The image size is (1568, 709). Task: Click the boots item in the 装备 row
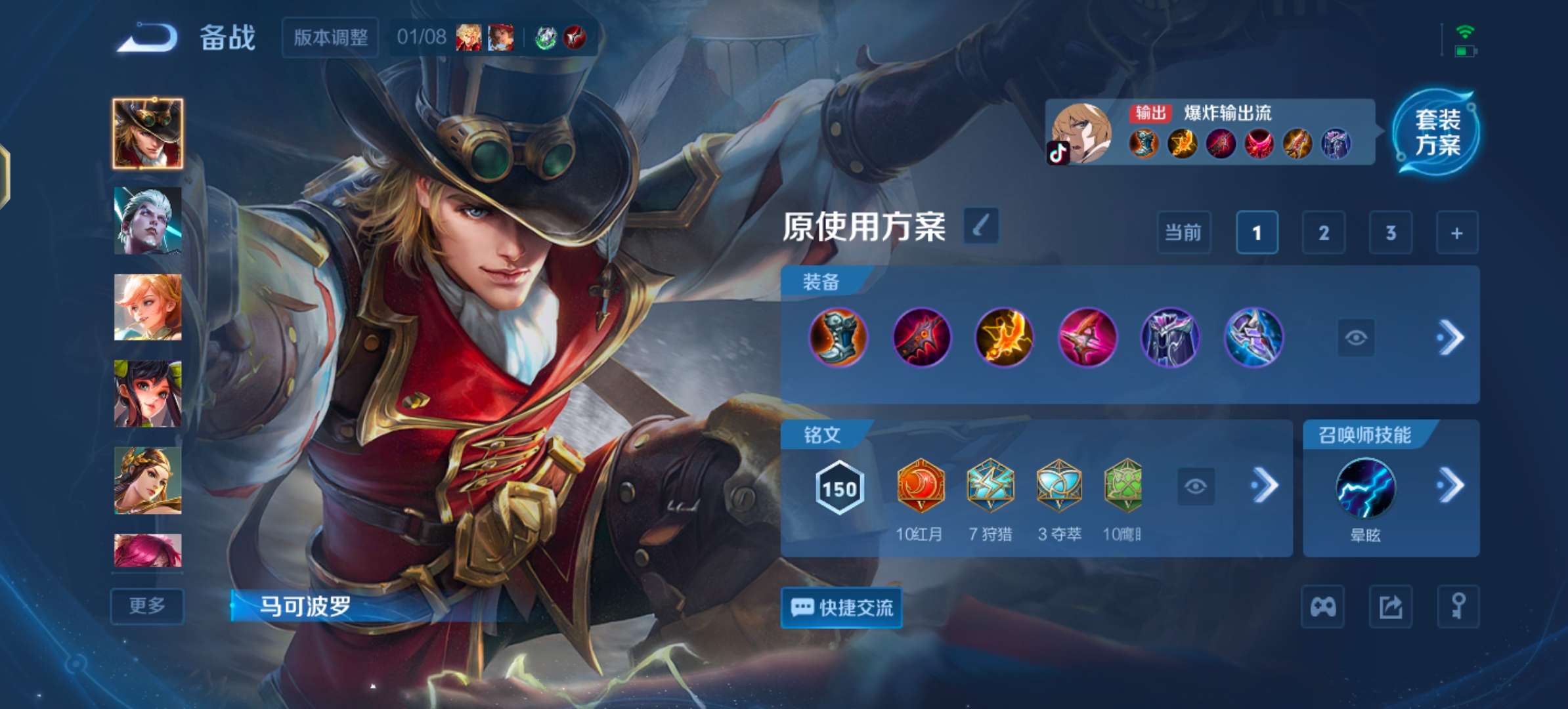839,337
